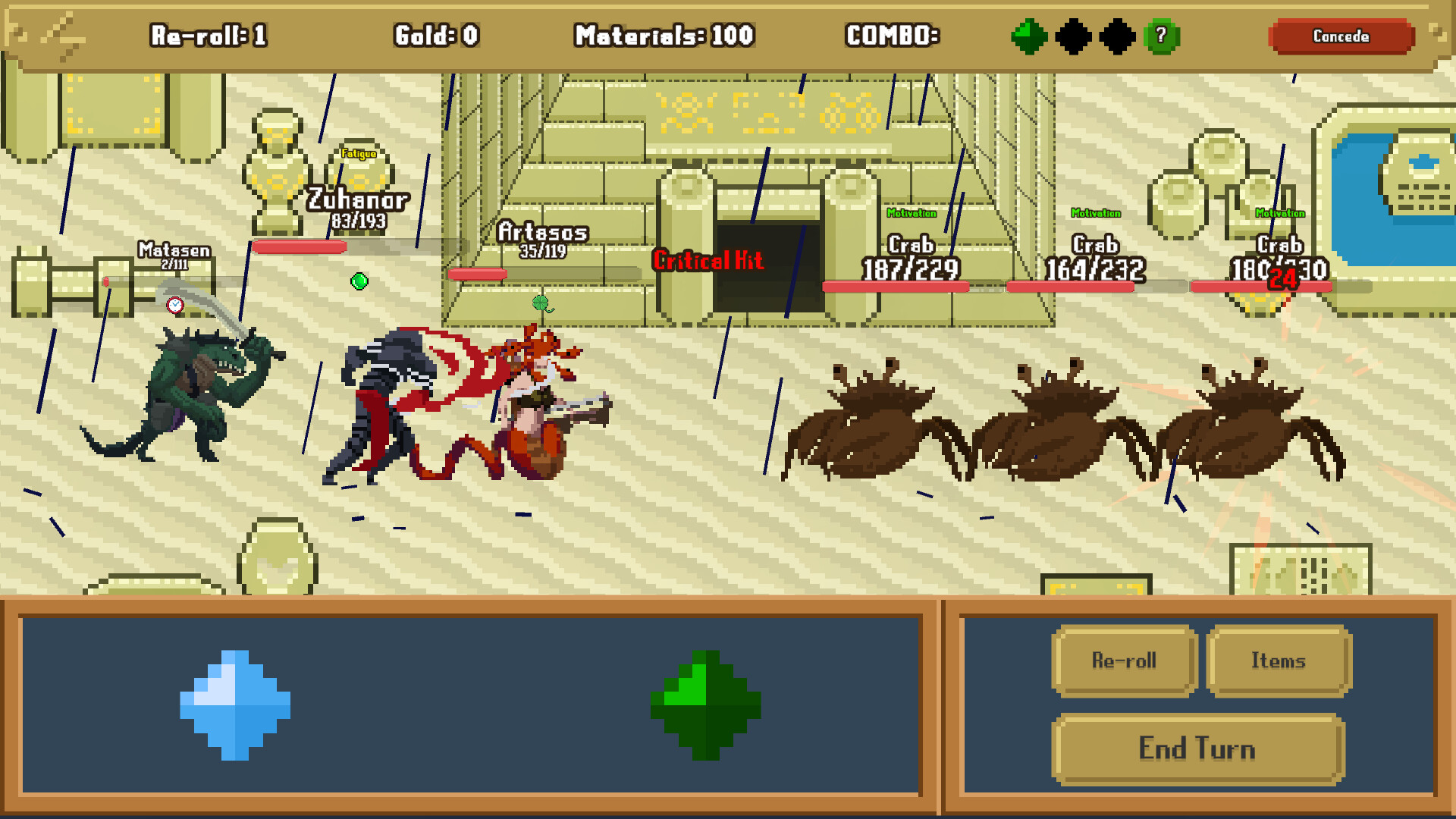Click the middle Crab's health bar

1069,286
